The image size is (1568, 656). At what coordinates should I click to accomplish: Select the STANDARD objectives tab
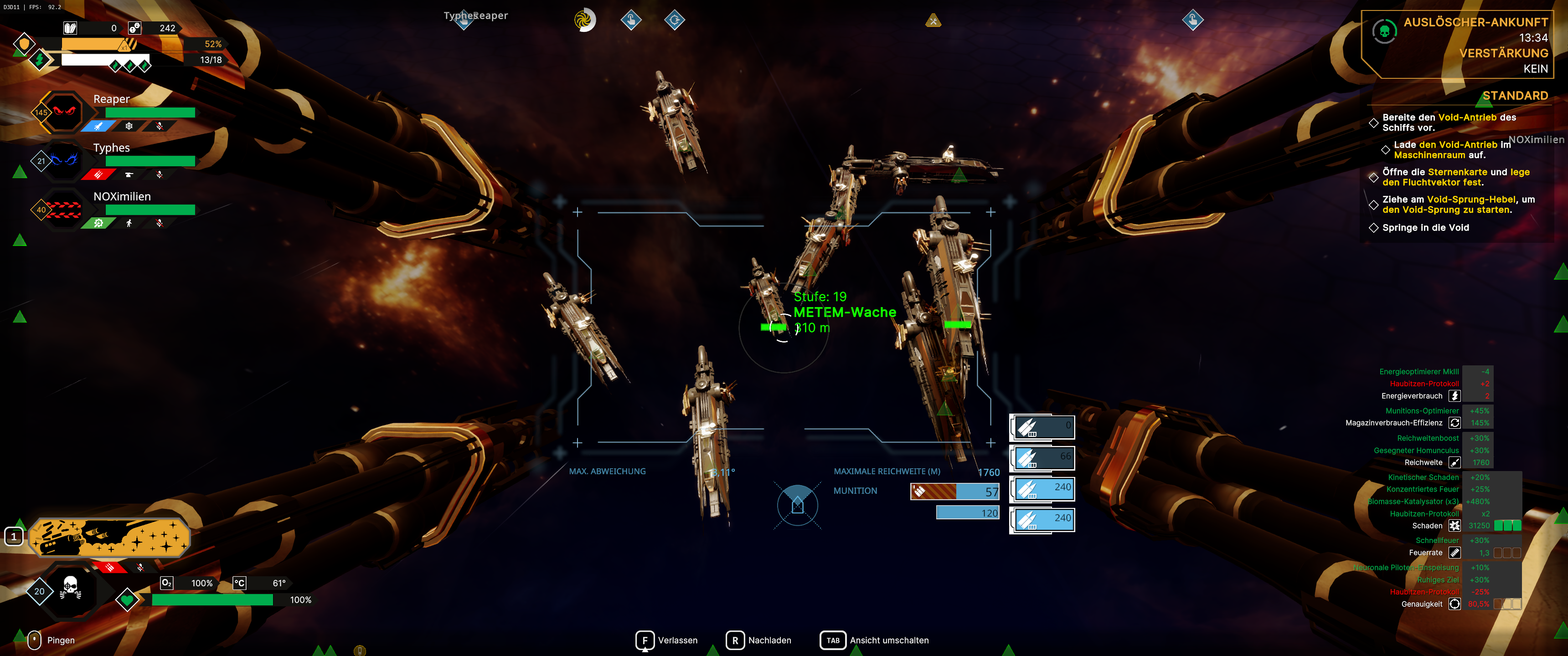click(1516, 96)
